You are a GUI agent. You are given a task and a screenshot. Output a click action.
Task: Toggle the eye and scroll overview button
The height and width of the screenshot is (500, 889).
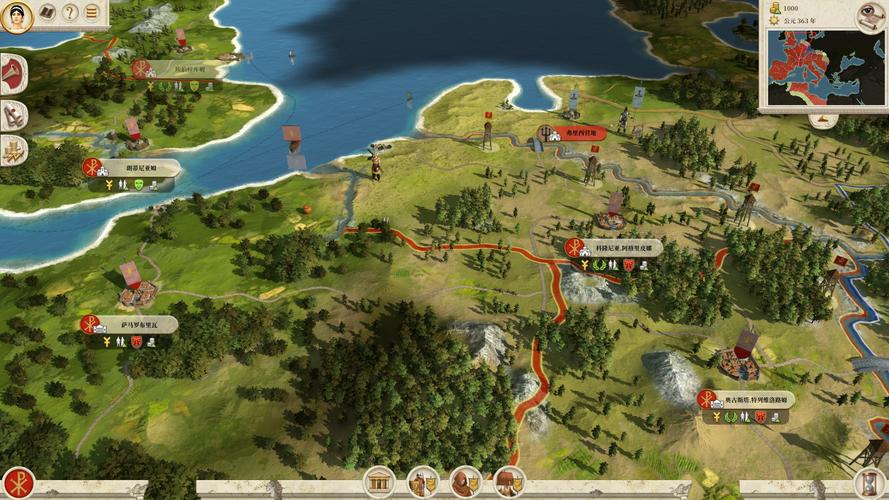pyautogui.click(x=870, y=14)
